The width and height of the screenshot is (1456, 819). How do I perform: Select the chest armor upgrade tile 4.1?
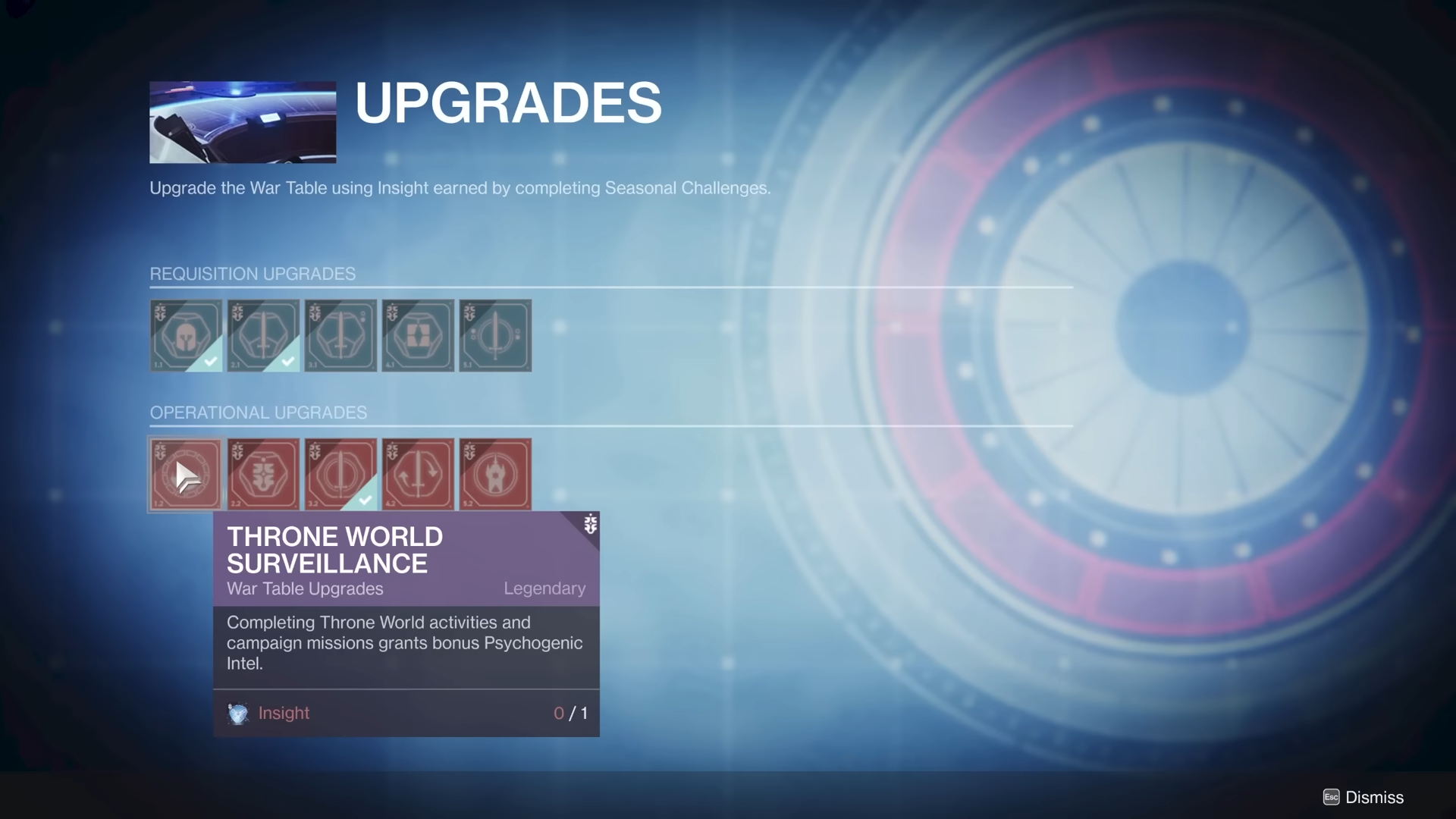point(418,335)
